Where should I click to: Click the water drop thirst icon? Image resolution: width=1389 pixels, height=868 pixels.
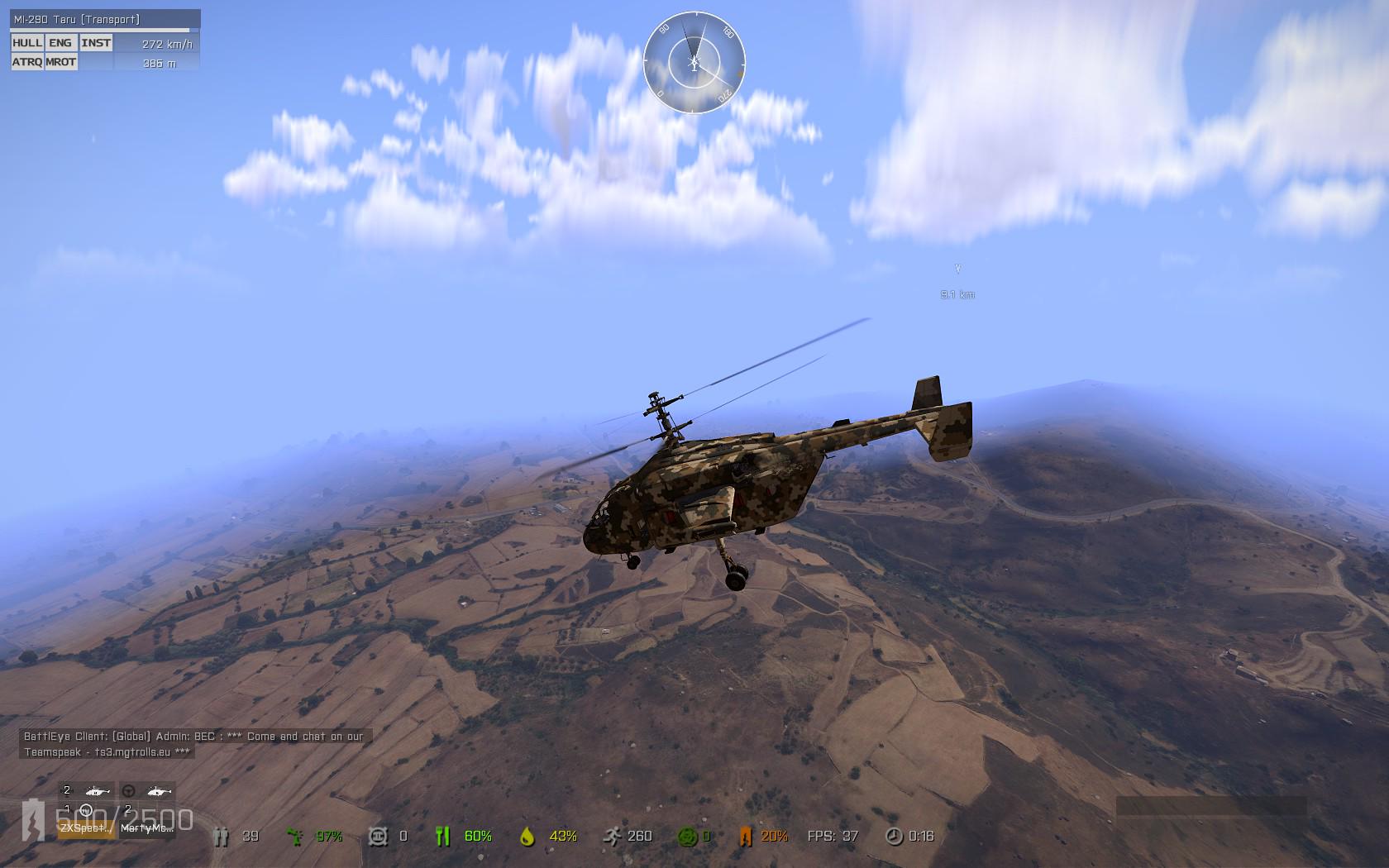(x=527, y=837)
